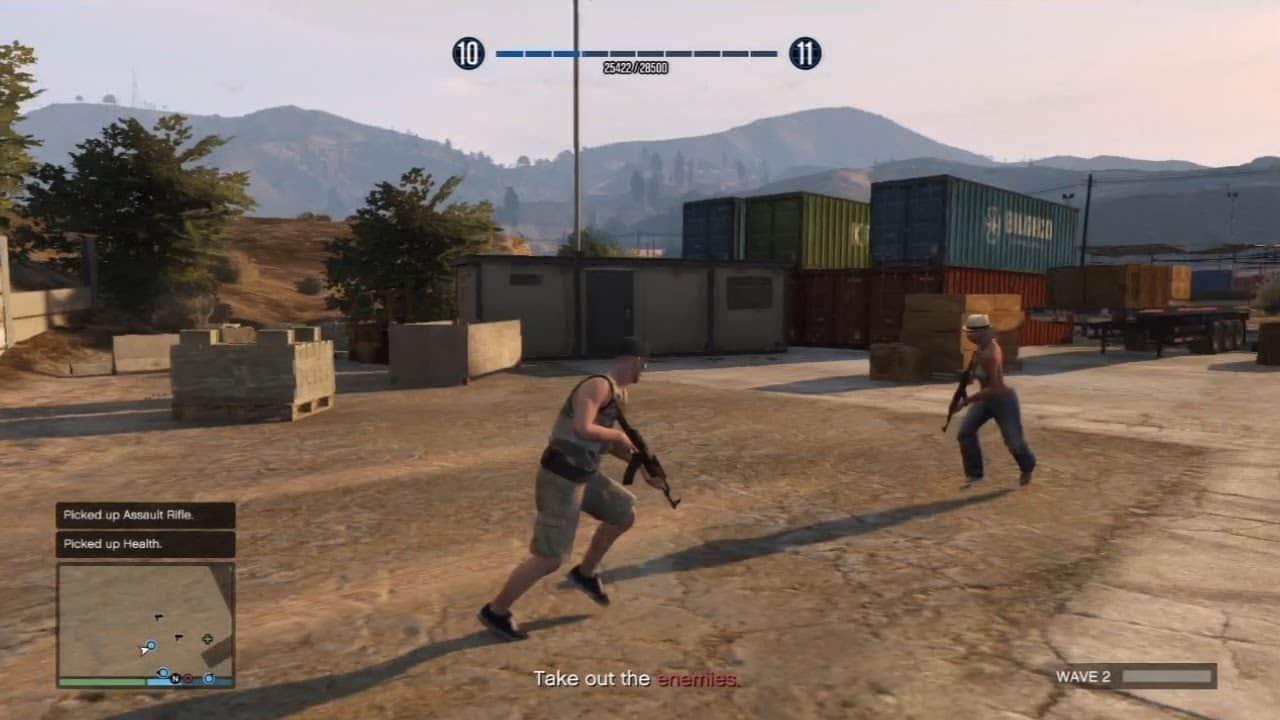
Task: Click the player arrow on the minimap
Action: [146, 651]
